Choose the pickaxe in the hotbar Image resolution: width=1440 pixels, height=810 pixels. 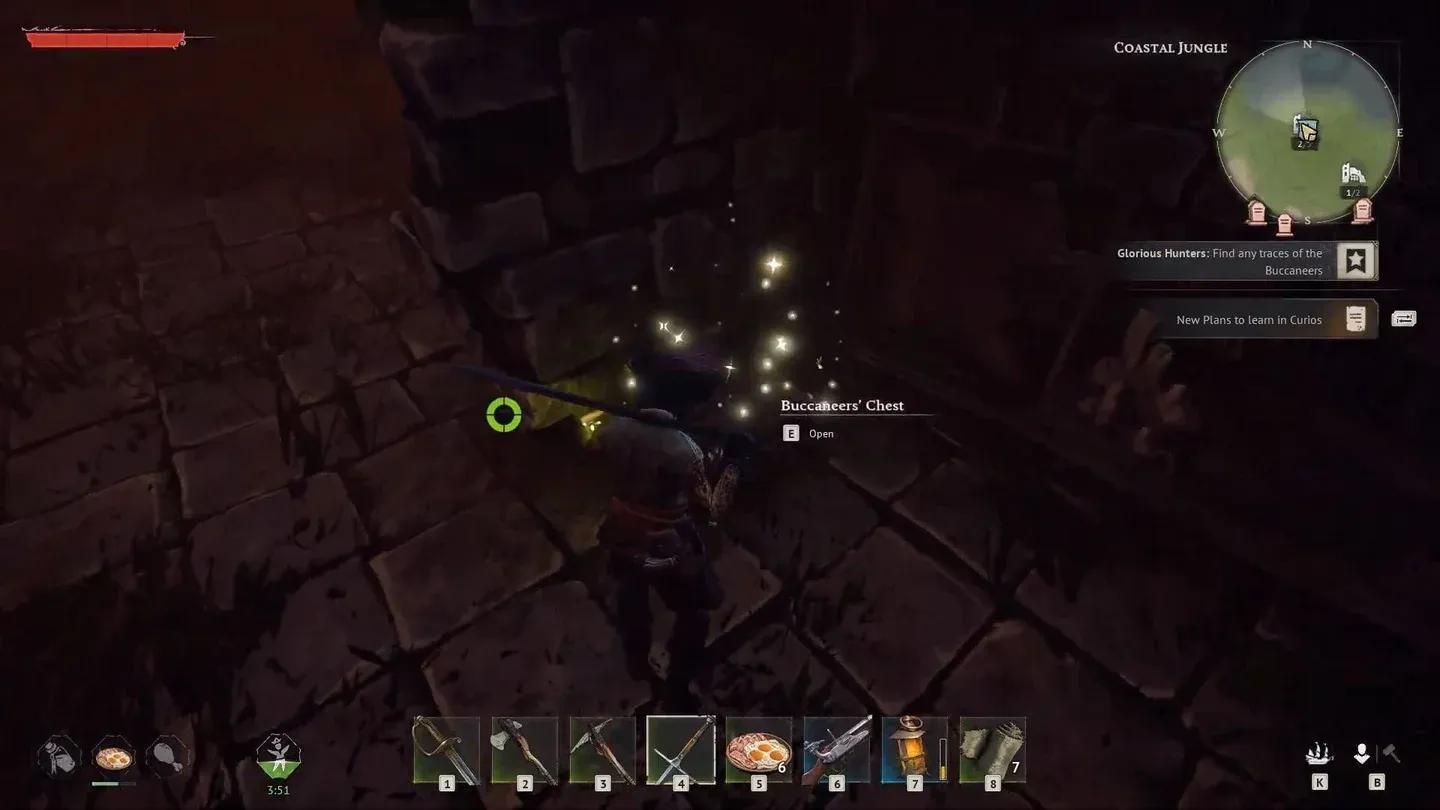(602, 749)
